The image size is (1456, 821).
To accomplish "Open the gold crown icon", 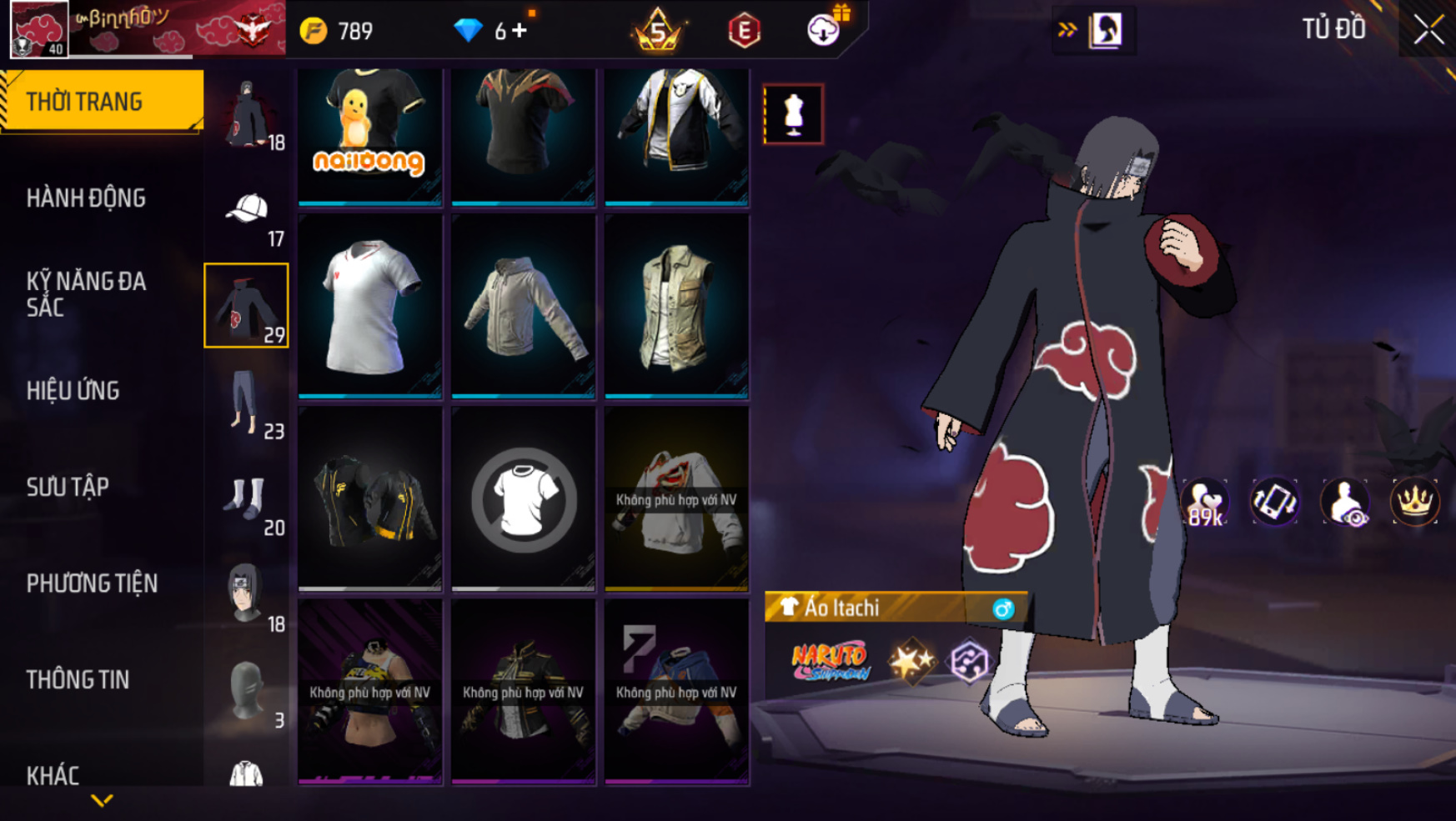I will point(1415,502).
